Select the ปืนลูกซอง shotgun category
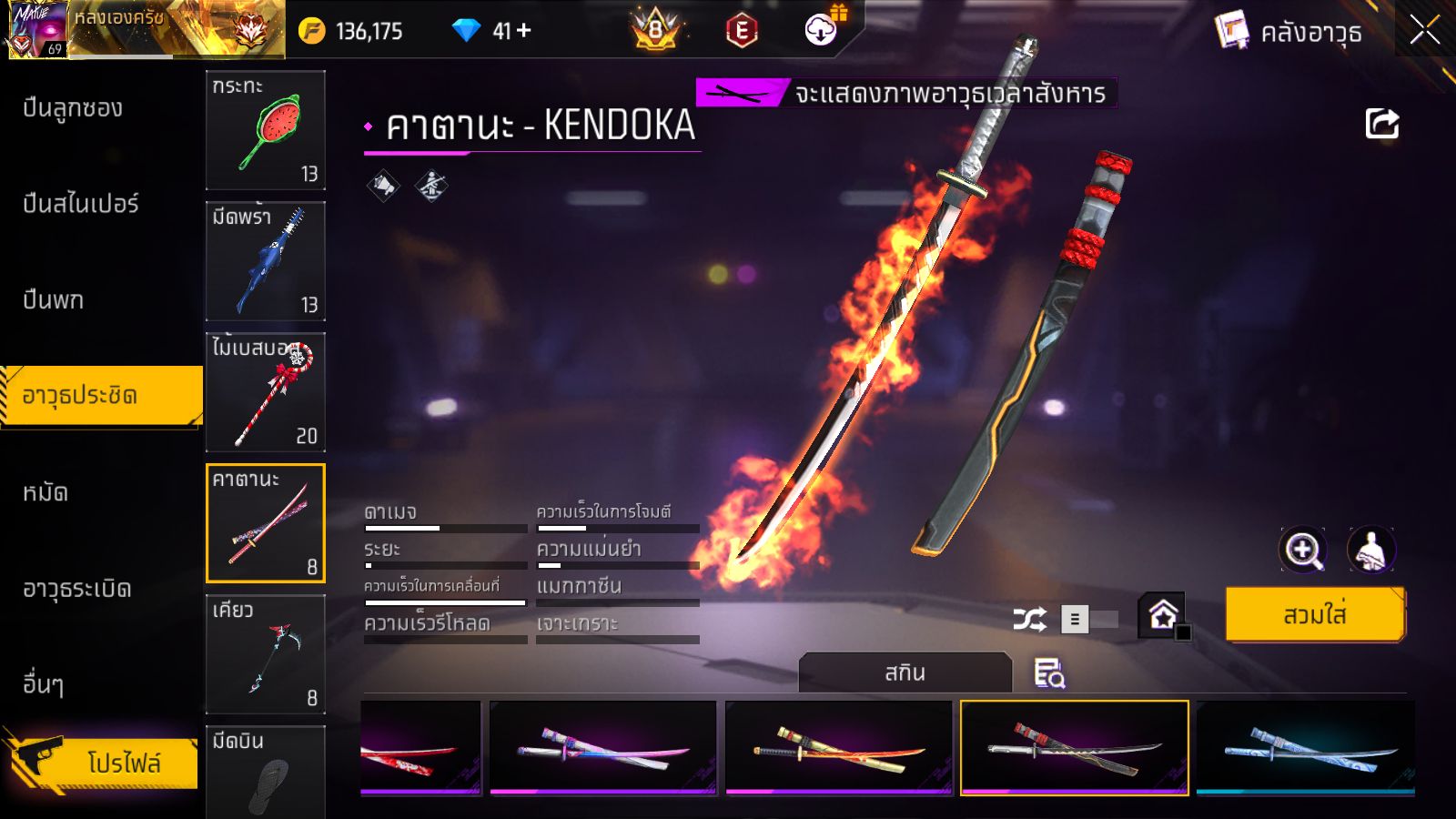Image resolution: width=1456 pixels, height=819 pixels. pyautogui.click(x=73, y=108)
